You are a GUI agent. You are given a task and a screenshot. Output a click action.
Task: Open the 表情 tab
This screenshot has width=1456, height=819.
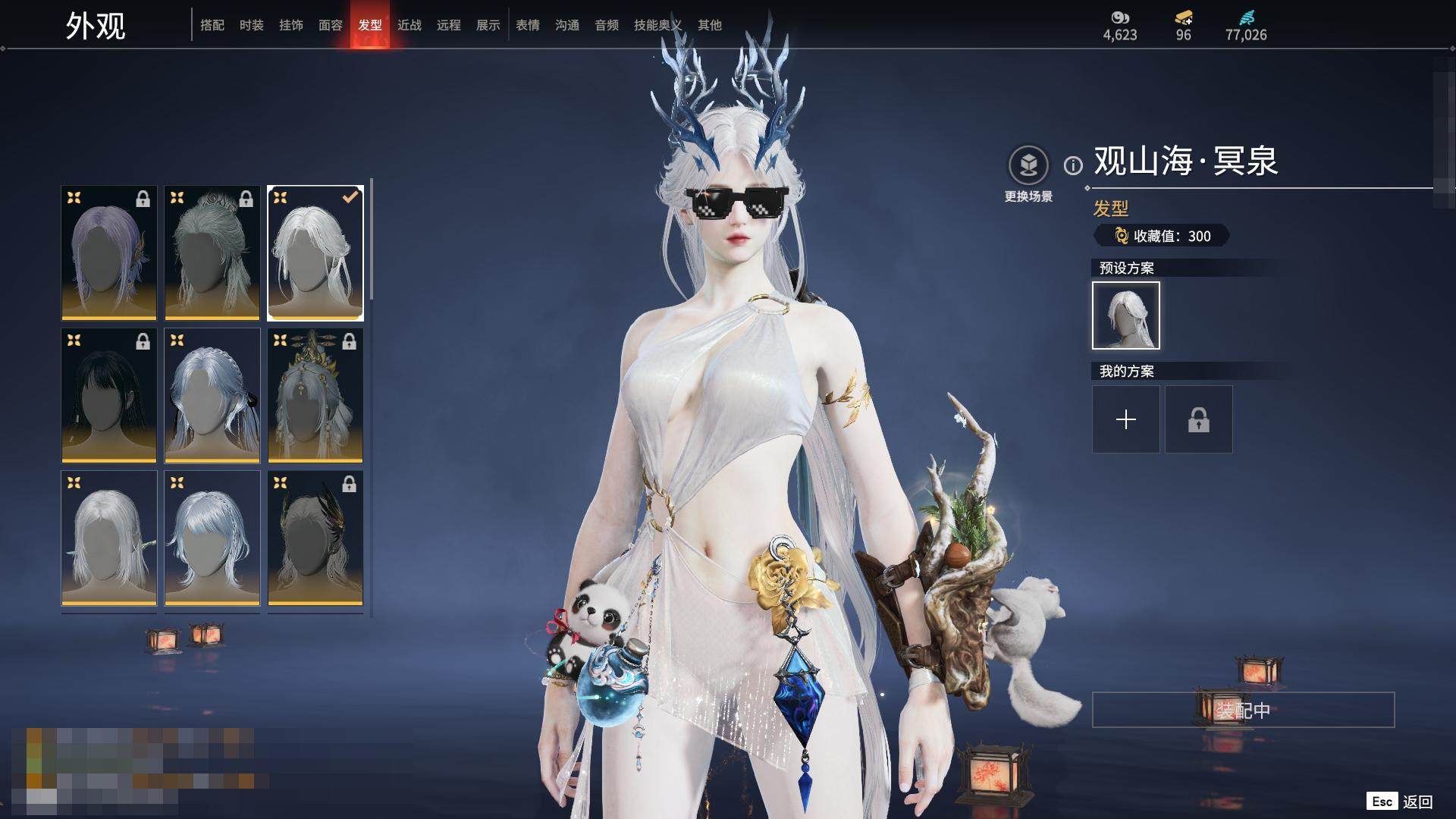528,25
